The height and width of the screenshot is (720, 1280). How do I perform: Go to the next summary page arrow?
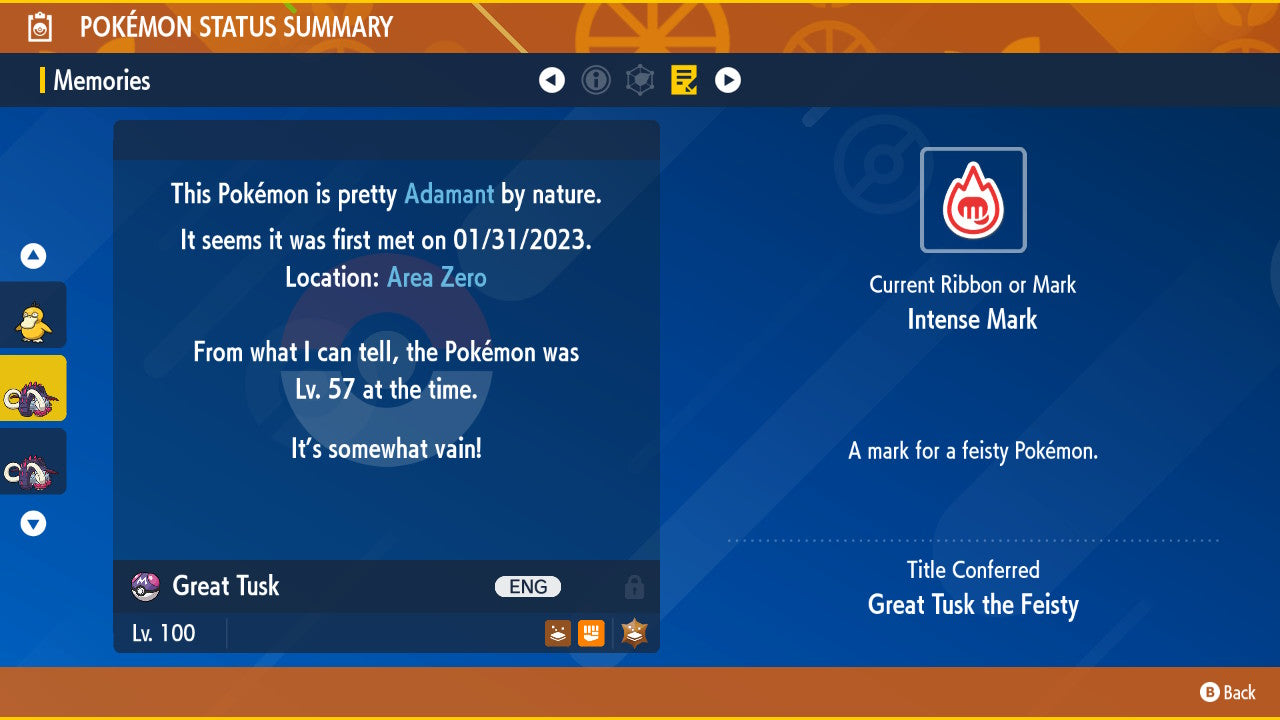[728, 80]
